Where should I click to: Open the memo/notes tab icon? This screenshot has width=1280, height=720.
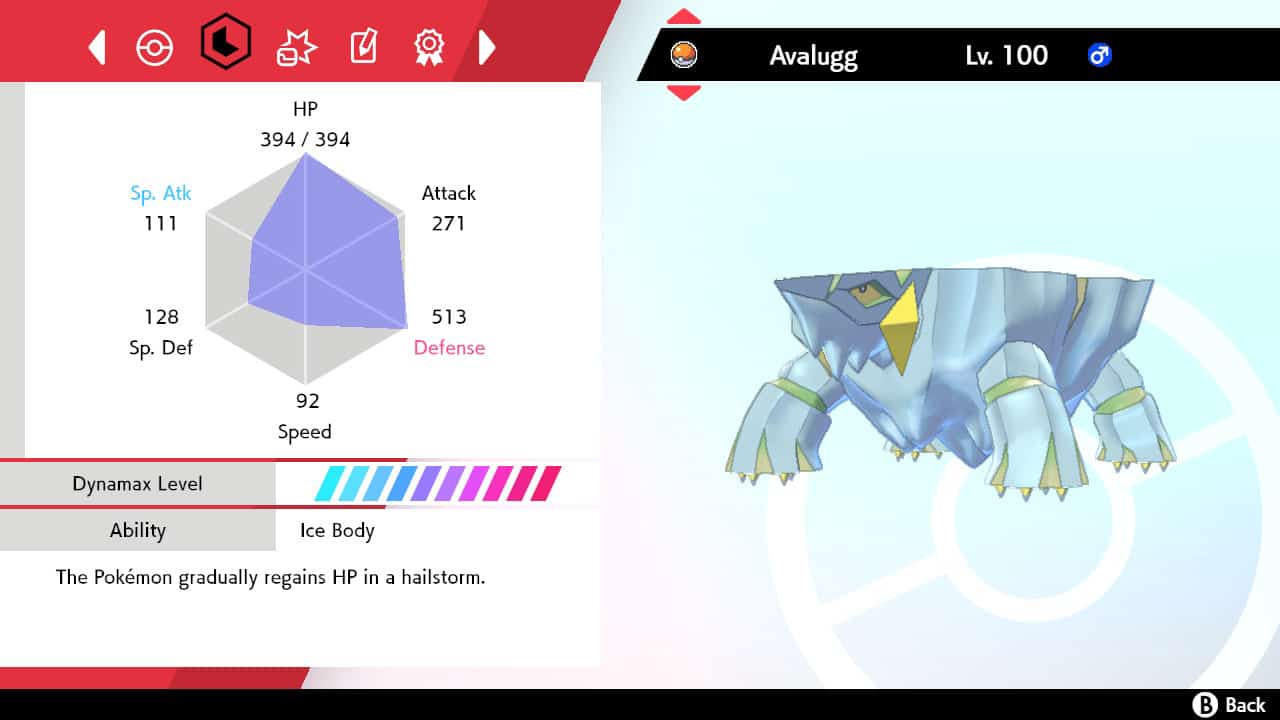point(362,46)
